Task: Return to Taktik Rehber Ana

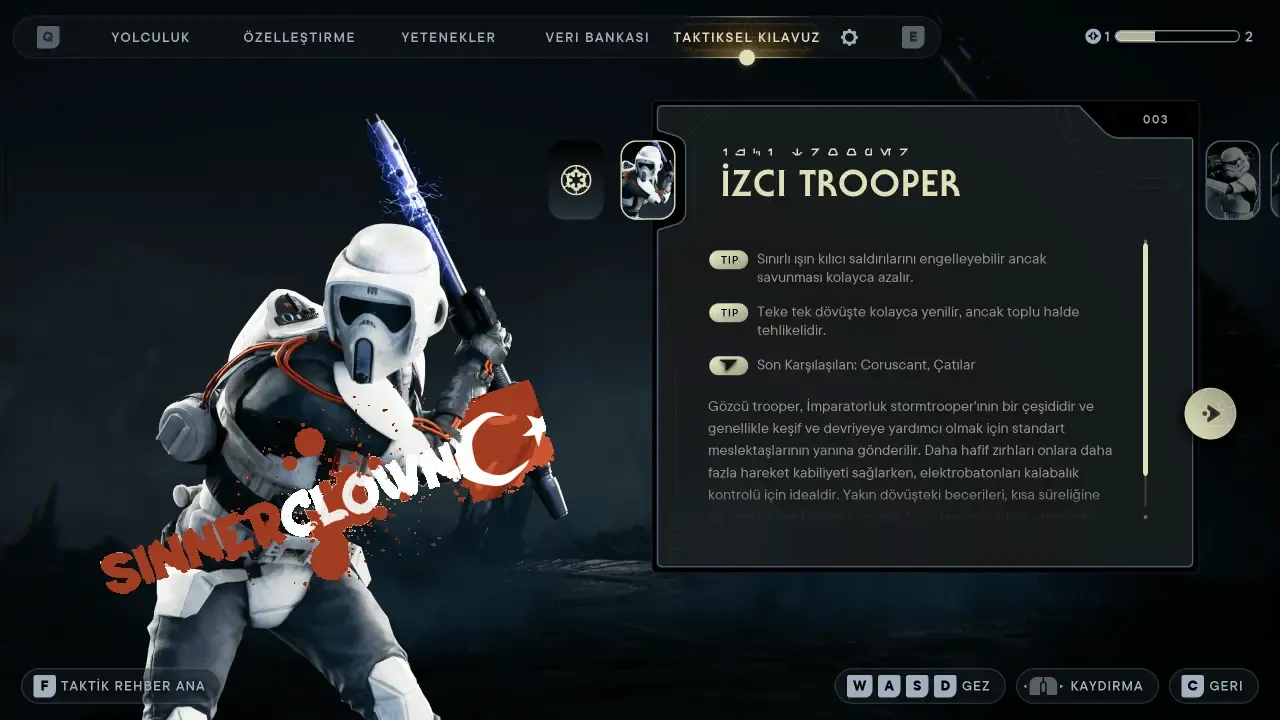Action: pyautogui.click(x=120, y=686)
